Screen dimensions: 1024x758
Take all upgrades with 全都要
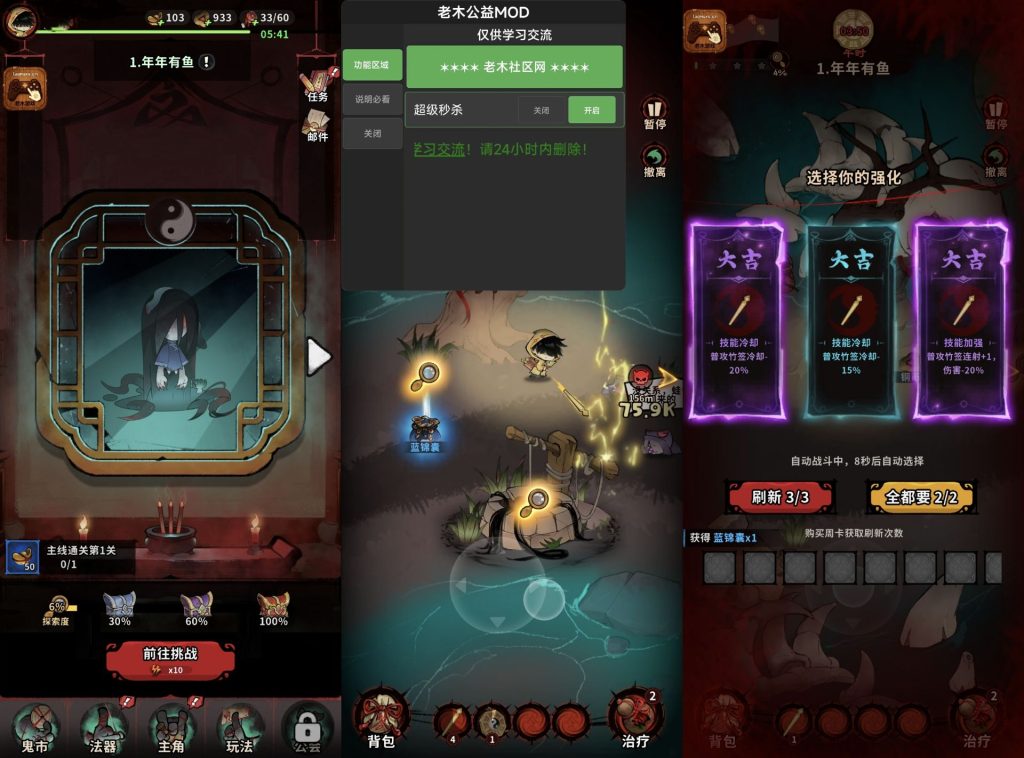920,496
